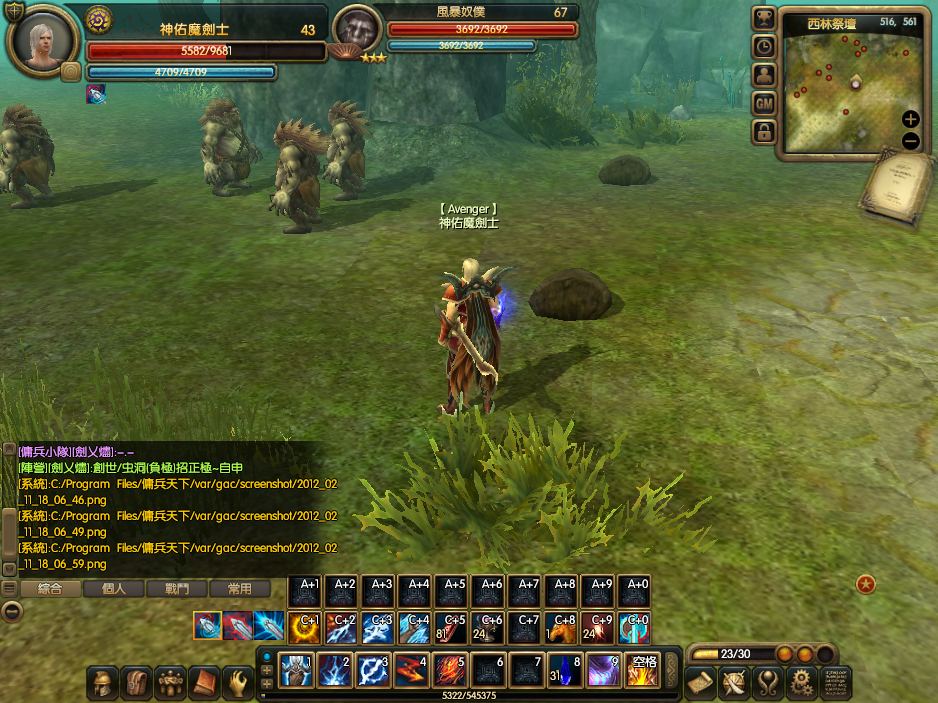Zoom in the minimap with the plus button
The width and height of the screenshot is (938, 703).
(x=910, y=119)
